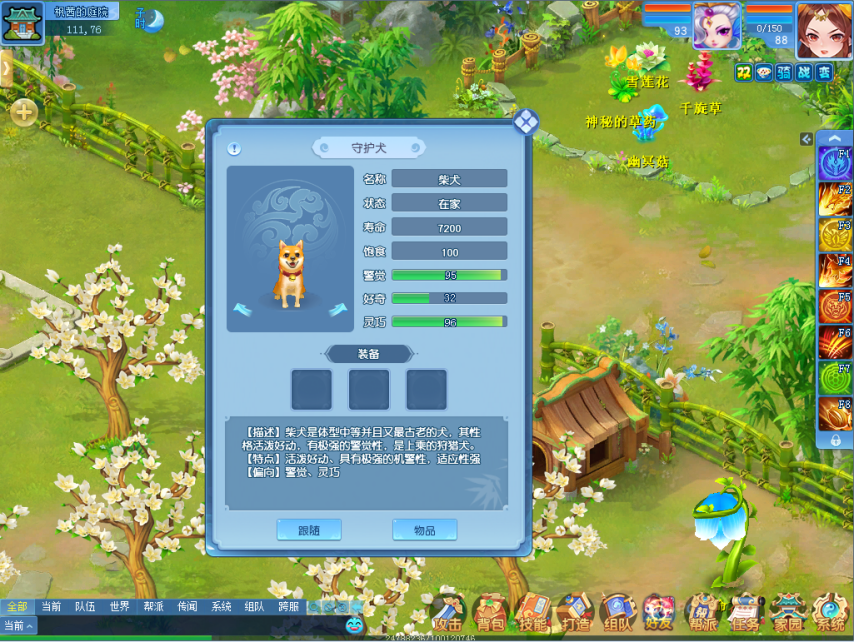Select the 队伍 team chat tab

85,607
